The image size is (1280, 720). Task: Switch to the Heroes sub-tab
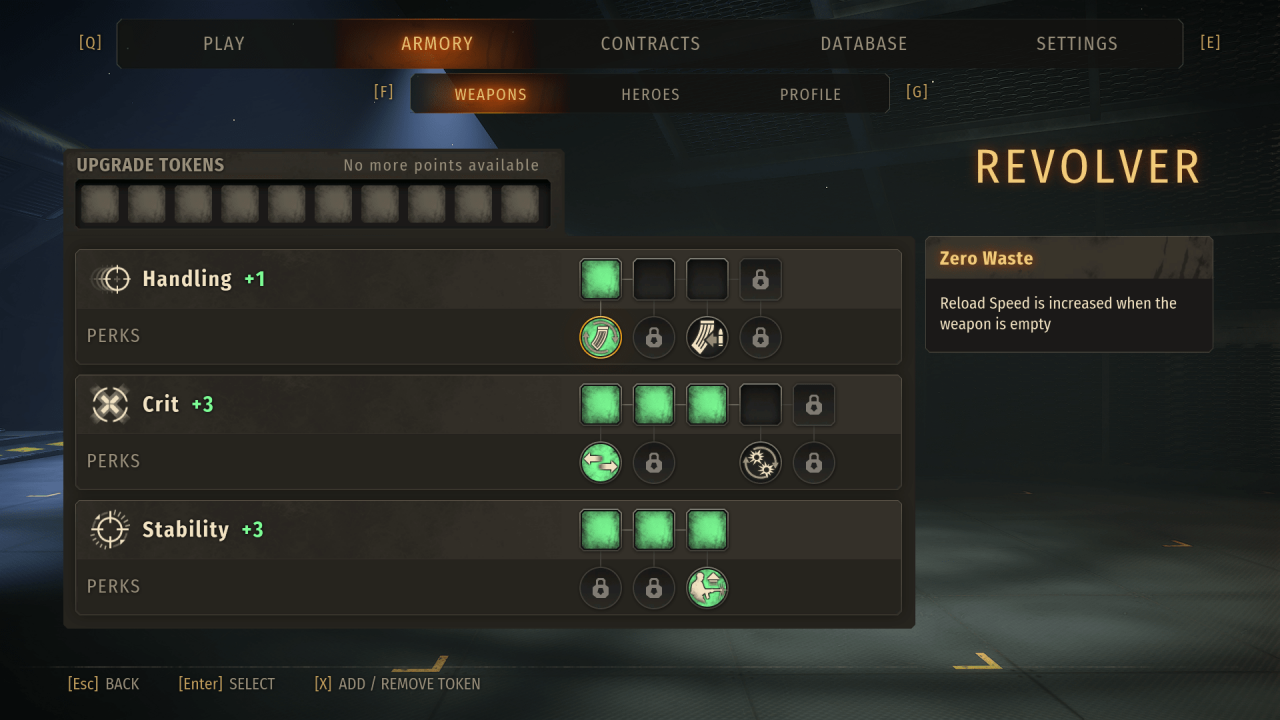point(650,94)
